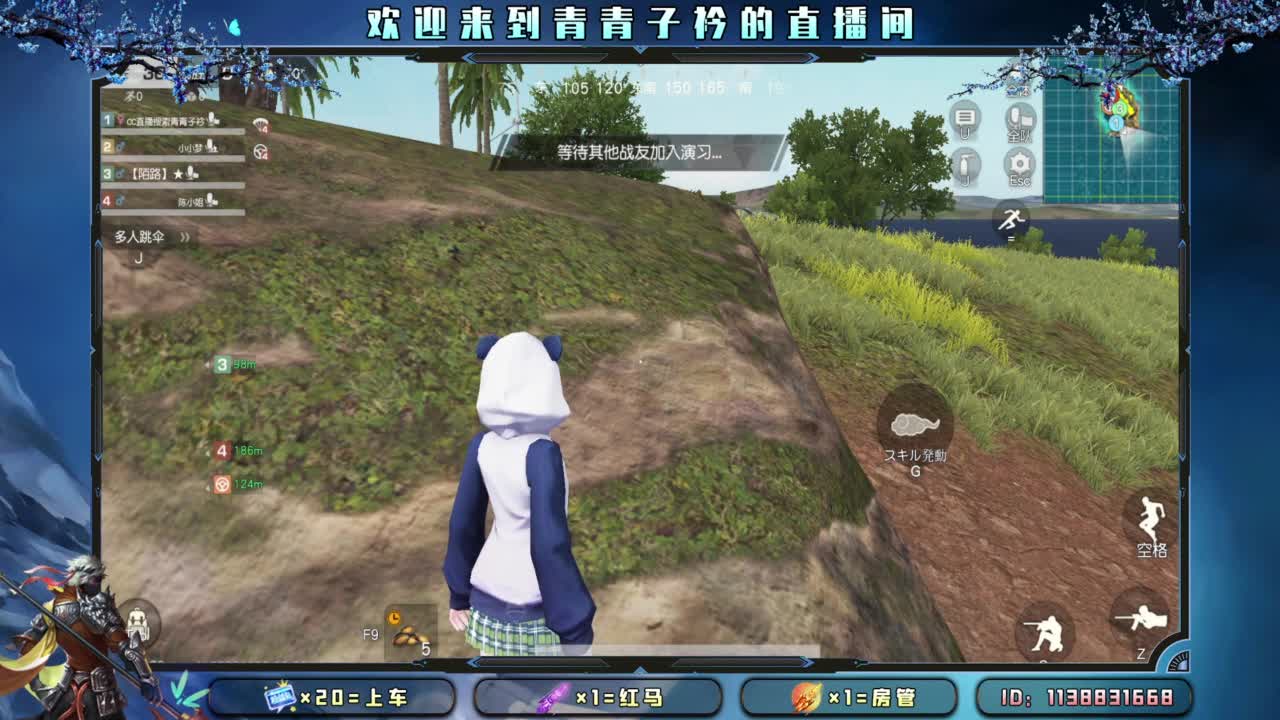The height and width of the screenshot is (720, 1280).
Task: Mute 小小梦's microphone in the team list
Action: coord(212,148)
